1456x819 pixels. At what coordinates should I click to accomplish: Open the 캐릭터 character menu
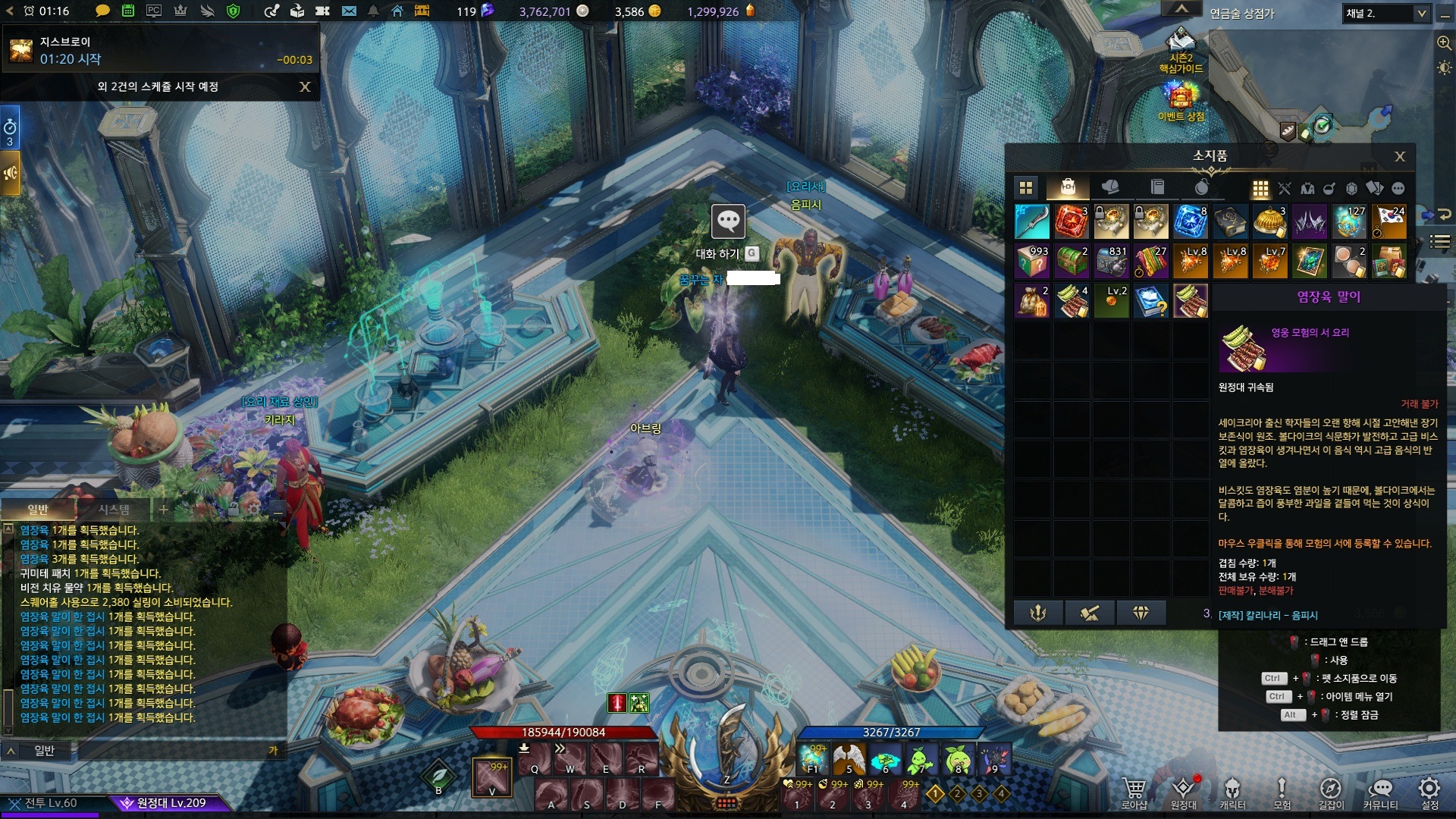[1232, 792]
